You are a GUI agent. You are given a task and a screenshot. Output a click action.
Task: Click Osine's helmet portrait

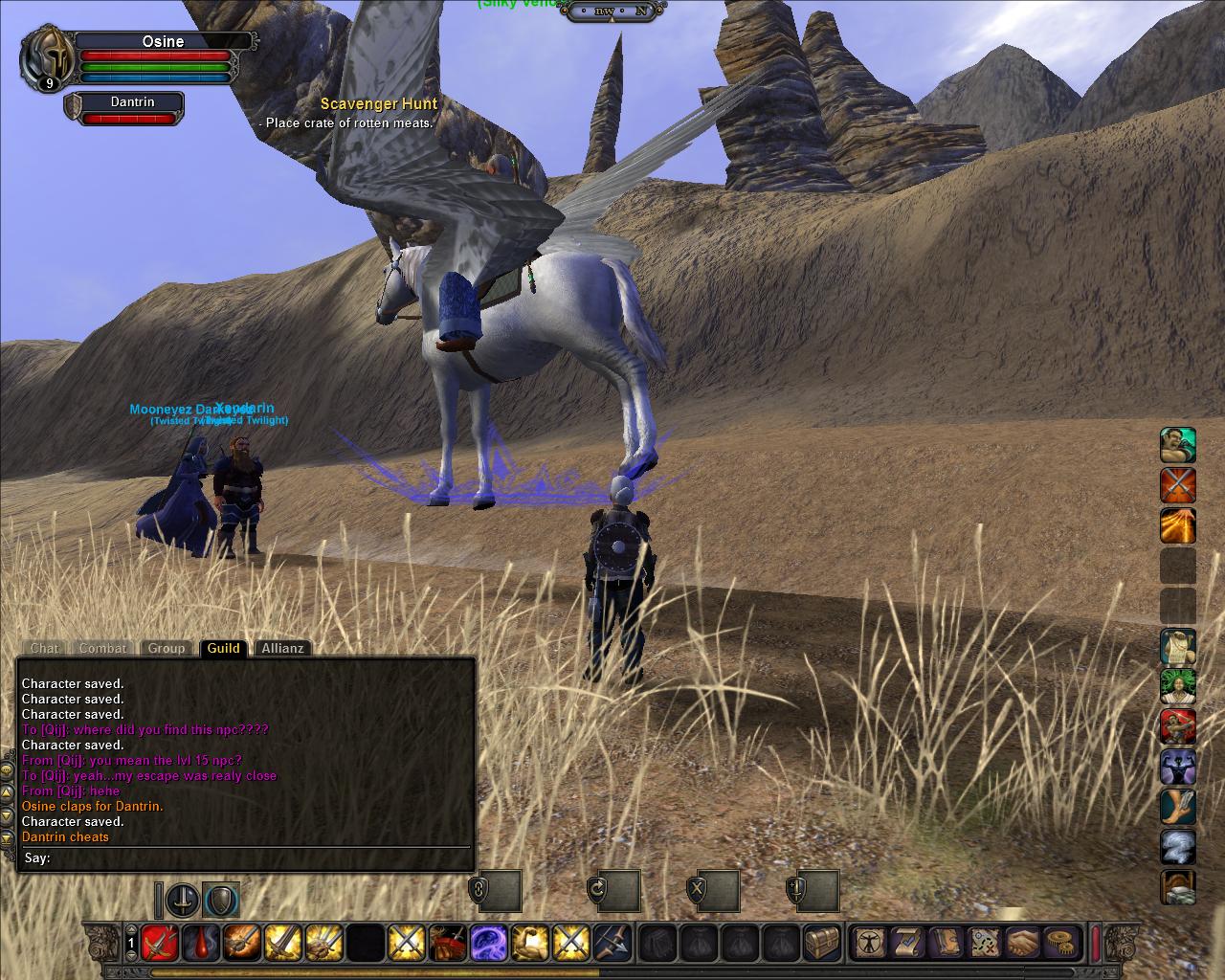pyautogui.click(x=44, y=56)
